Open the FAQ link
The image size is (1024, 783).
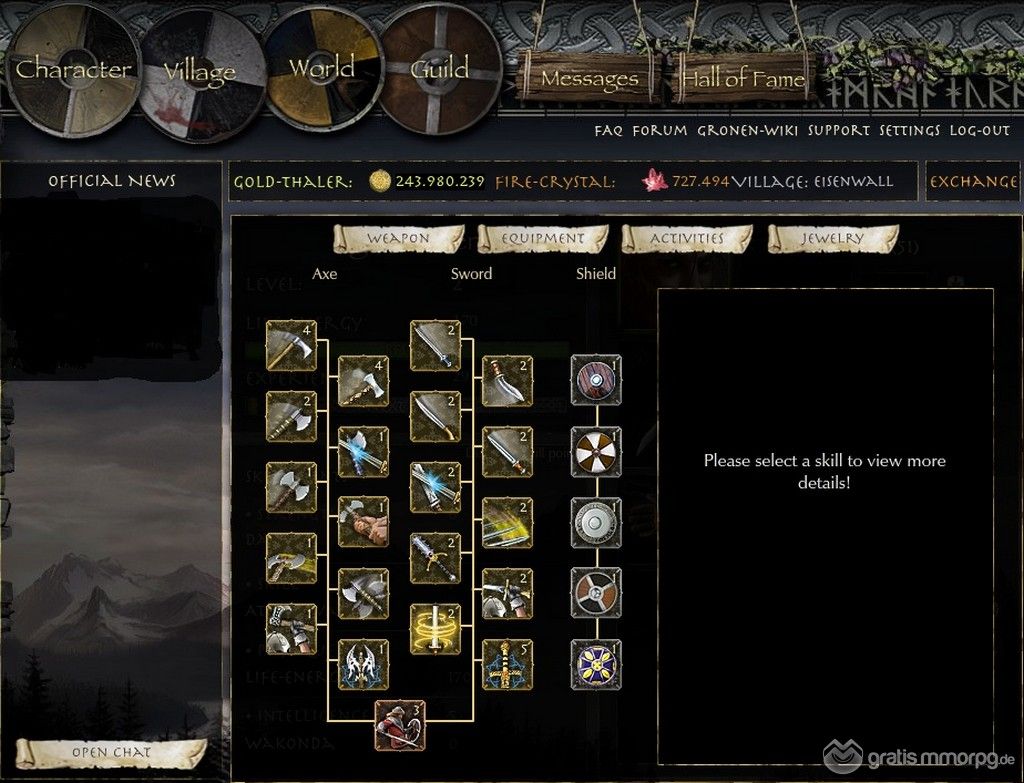[608, 130]
